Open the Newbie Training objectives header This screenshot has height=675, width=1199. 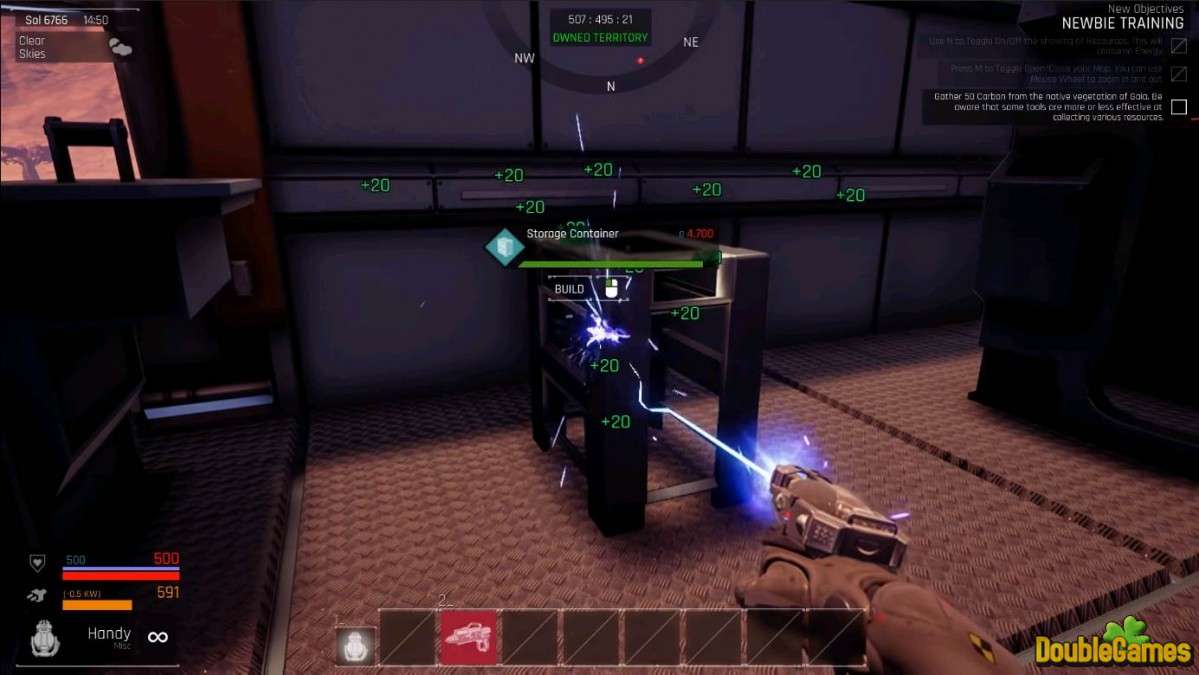[1122, 23]
